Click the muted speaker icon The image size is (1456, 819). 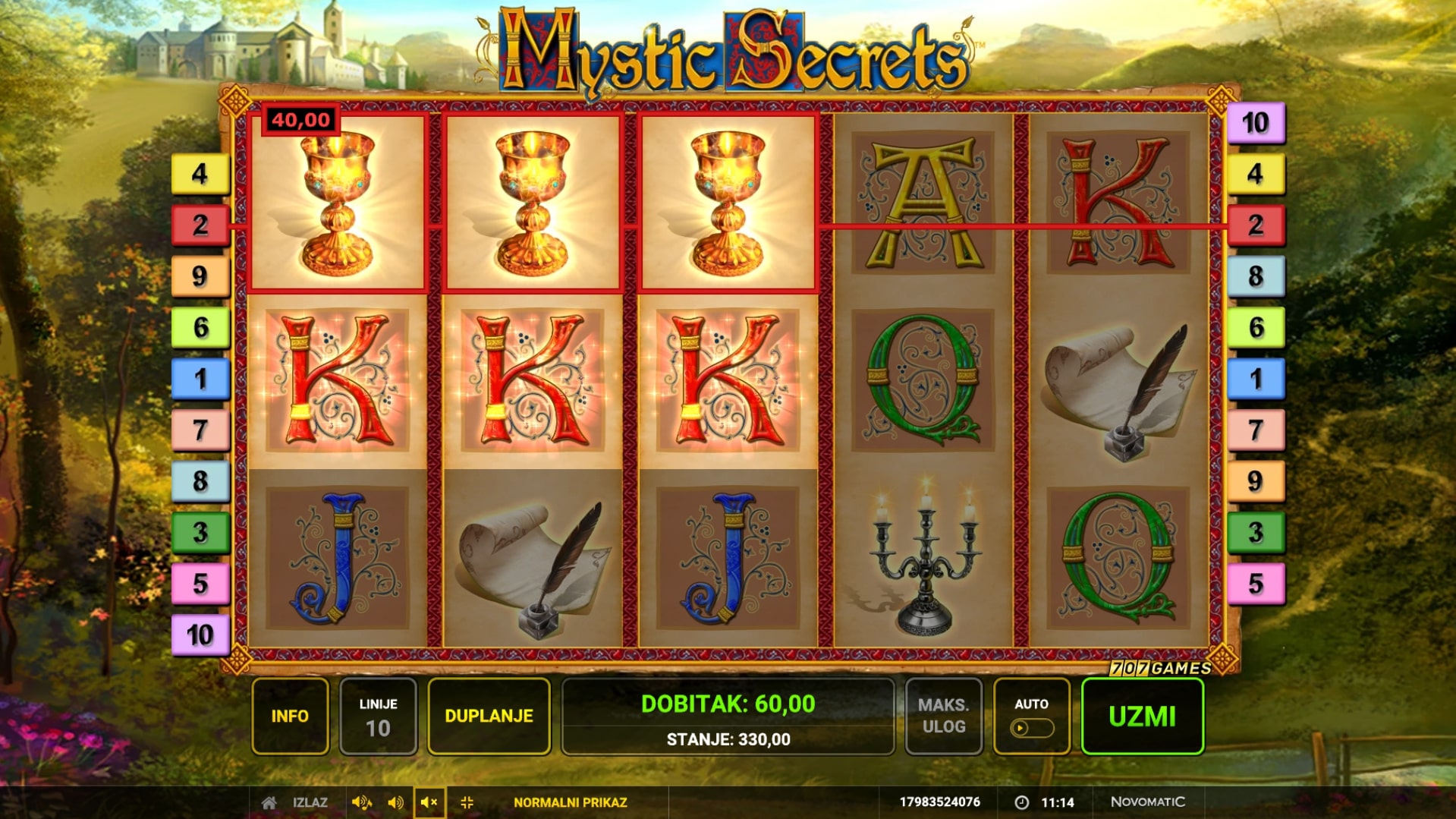click(x=429, y=802)
